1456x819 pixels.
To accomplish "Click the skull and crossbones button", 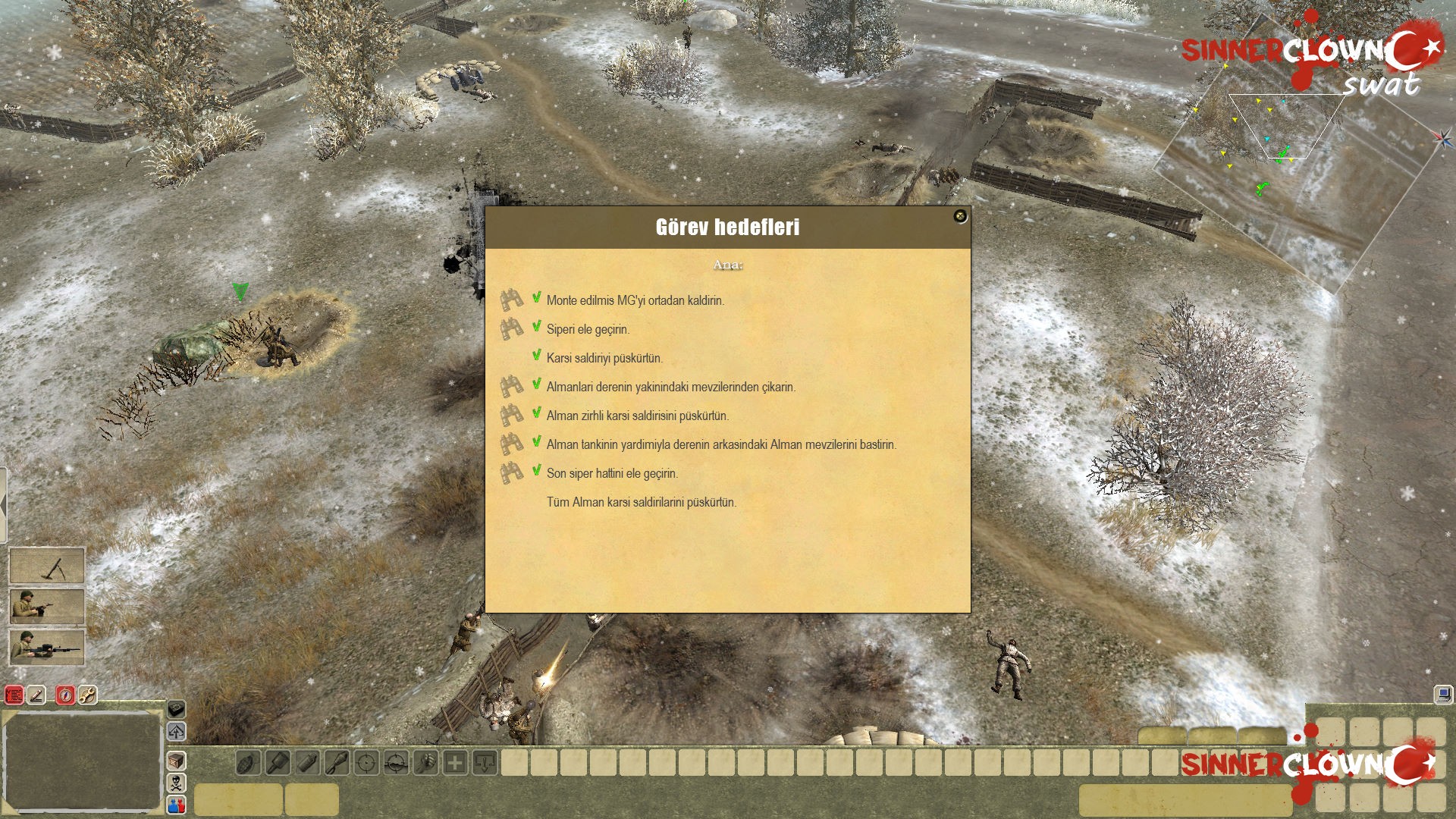I will click(176, 783).
